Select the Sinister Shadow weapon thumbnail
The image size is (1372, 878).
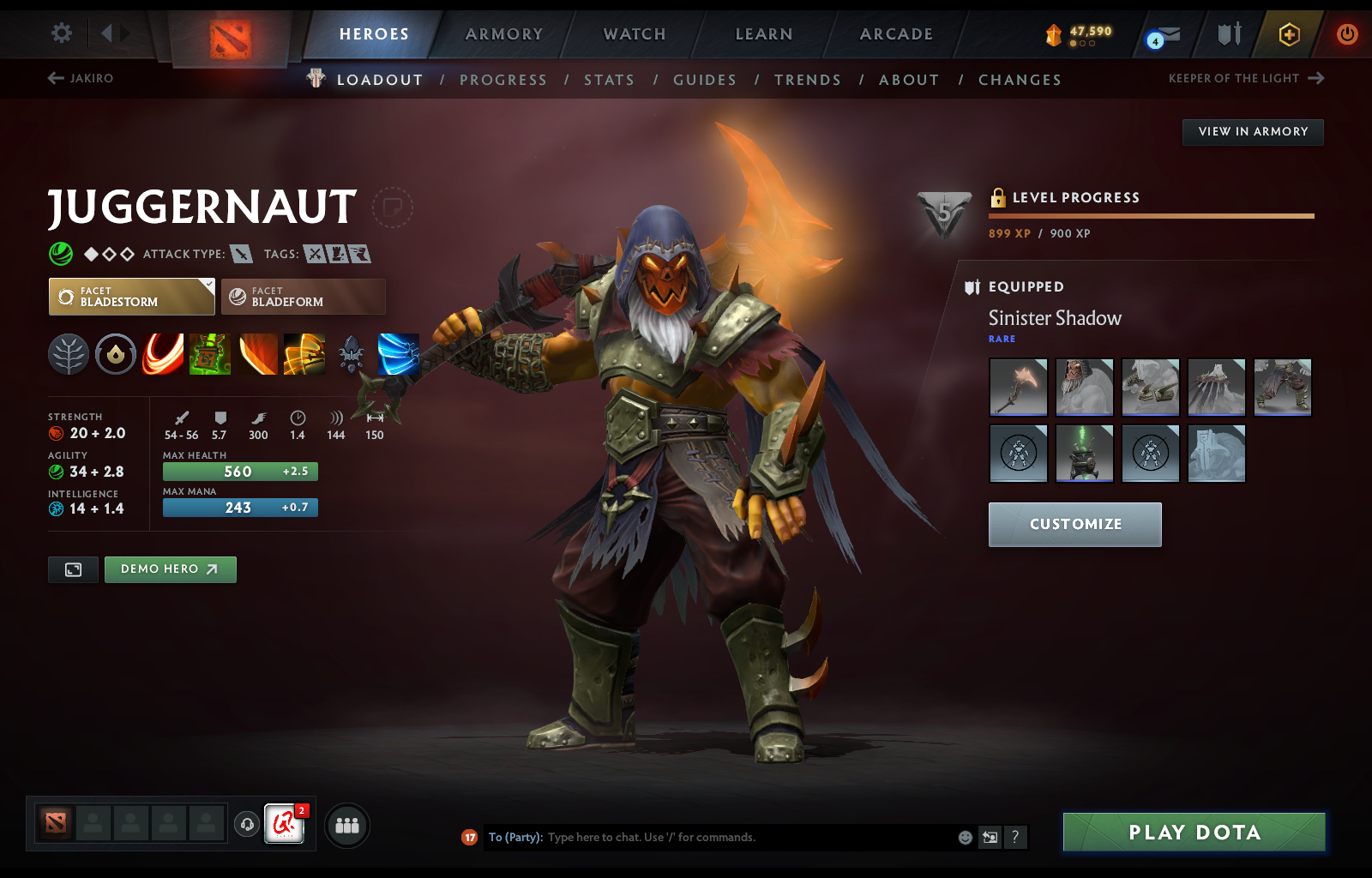point(1018,388)
